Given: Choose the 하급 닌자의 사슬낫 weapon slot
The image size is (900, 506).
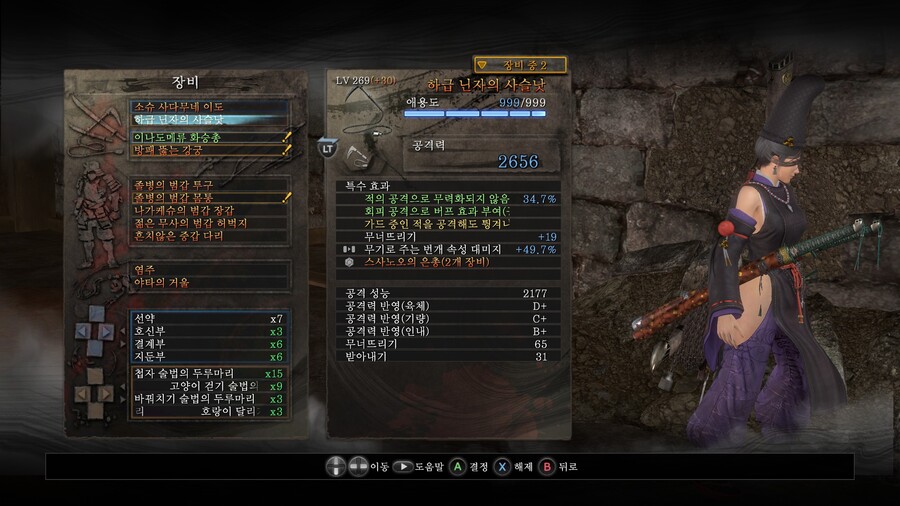Looking at the screenshot, I should 210,120.
